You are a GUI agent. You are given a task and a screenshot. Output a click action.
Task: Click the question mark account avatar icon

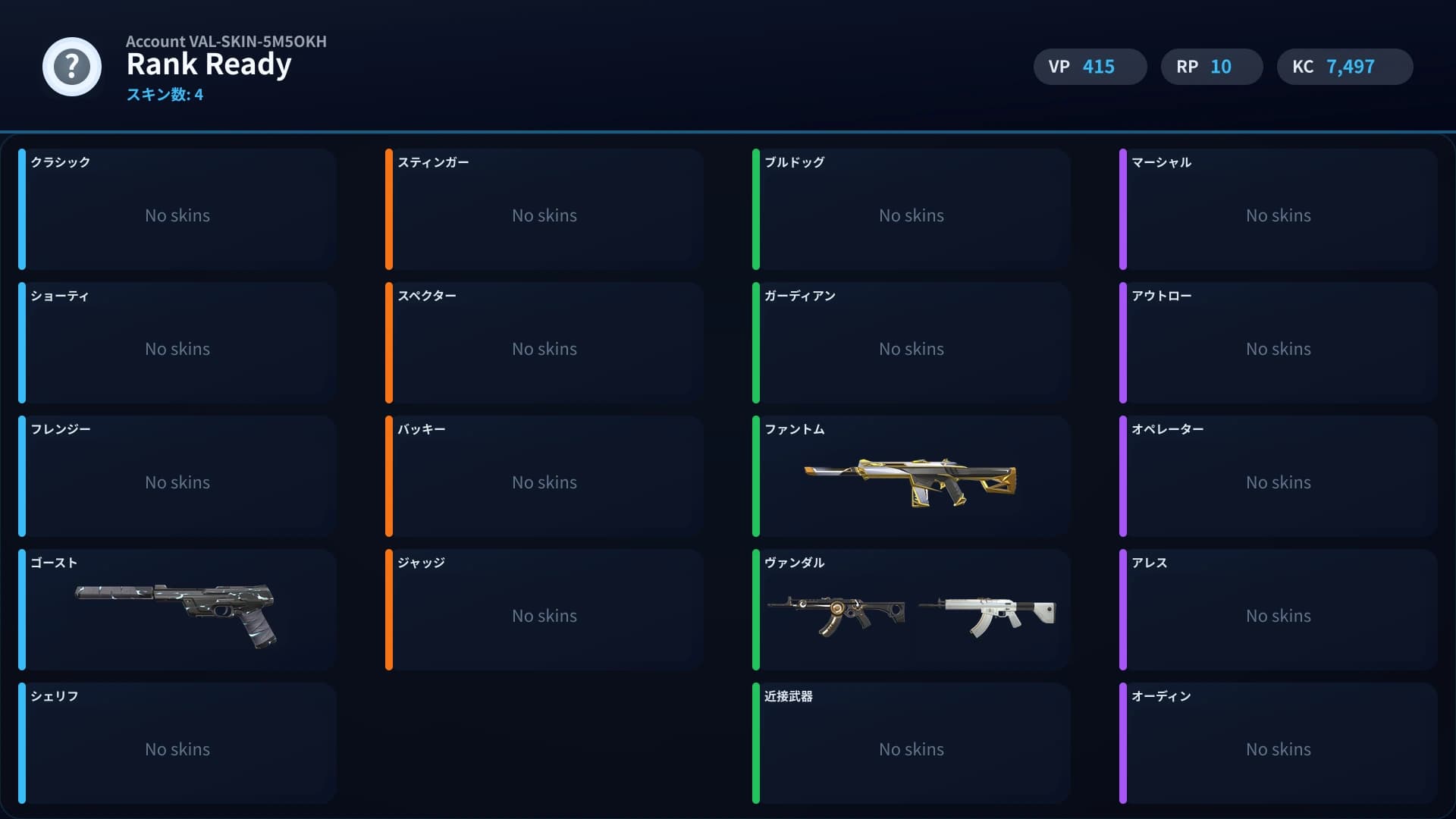coord(71,67)
